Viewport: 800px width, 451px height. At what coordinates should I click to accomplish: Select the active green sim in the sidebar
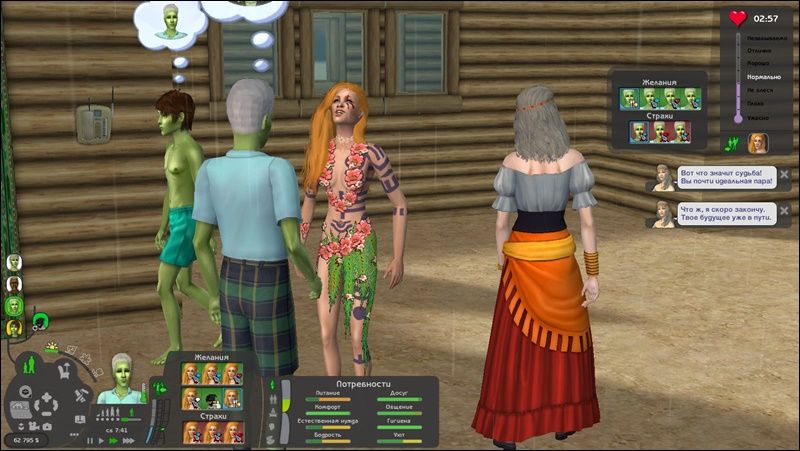pos(15,306)
